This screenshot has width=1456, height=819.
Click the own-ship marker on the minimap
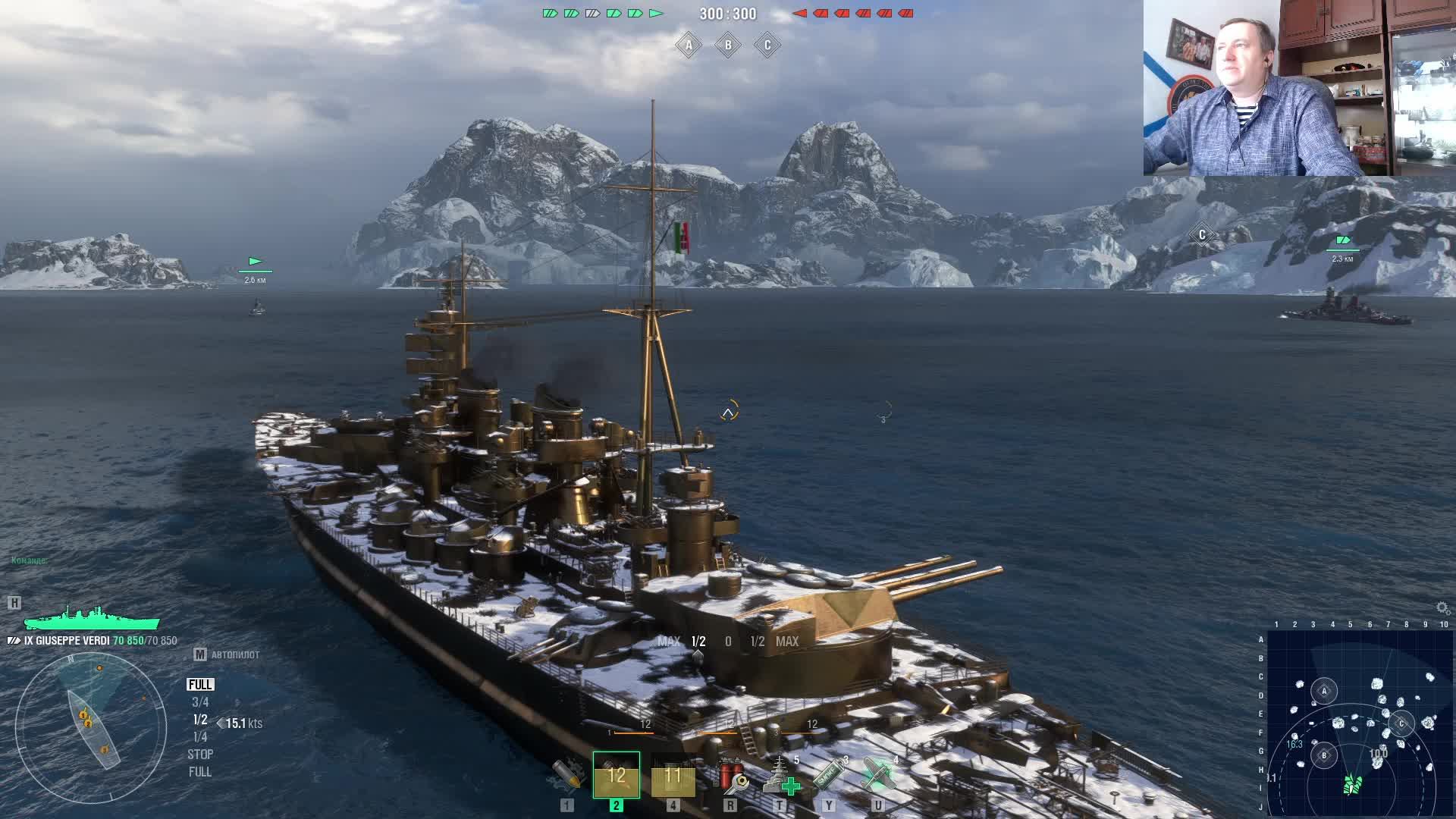tap(1352, 784)
